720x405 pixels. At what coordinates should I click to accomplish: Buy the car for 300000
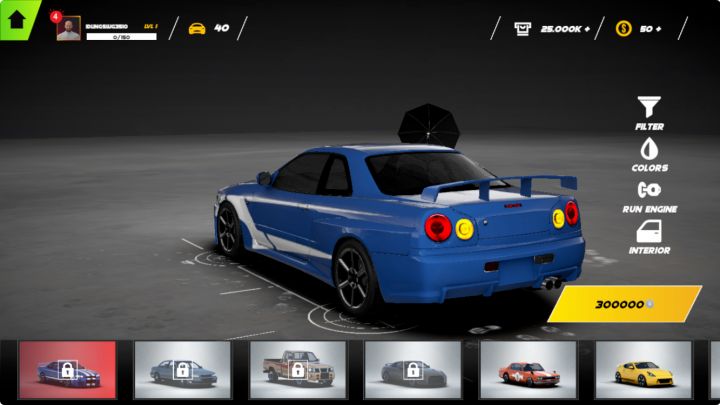click(x=625, y=304)
